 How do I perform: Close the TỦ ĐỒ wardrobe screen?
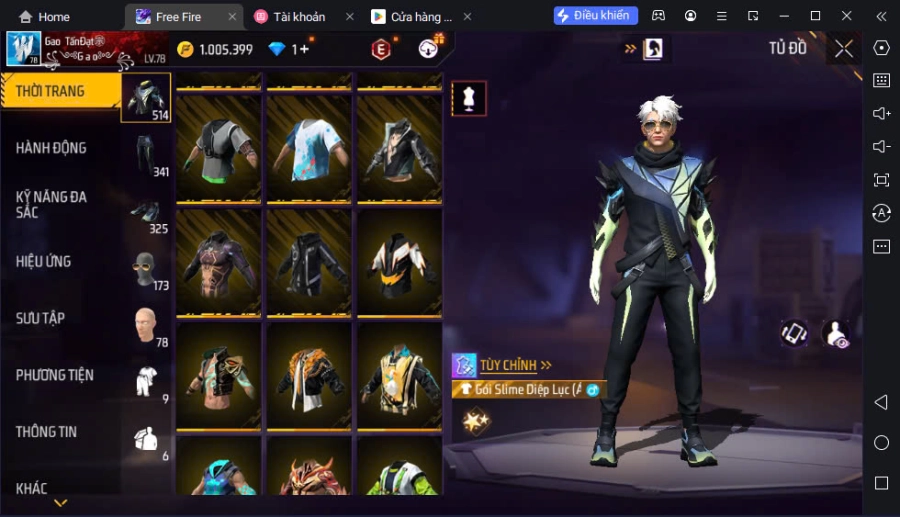tap(844, 48)
